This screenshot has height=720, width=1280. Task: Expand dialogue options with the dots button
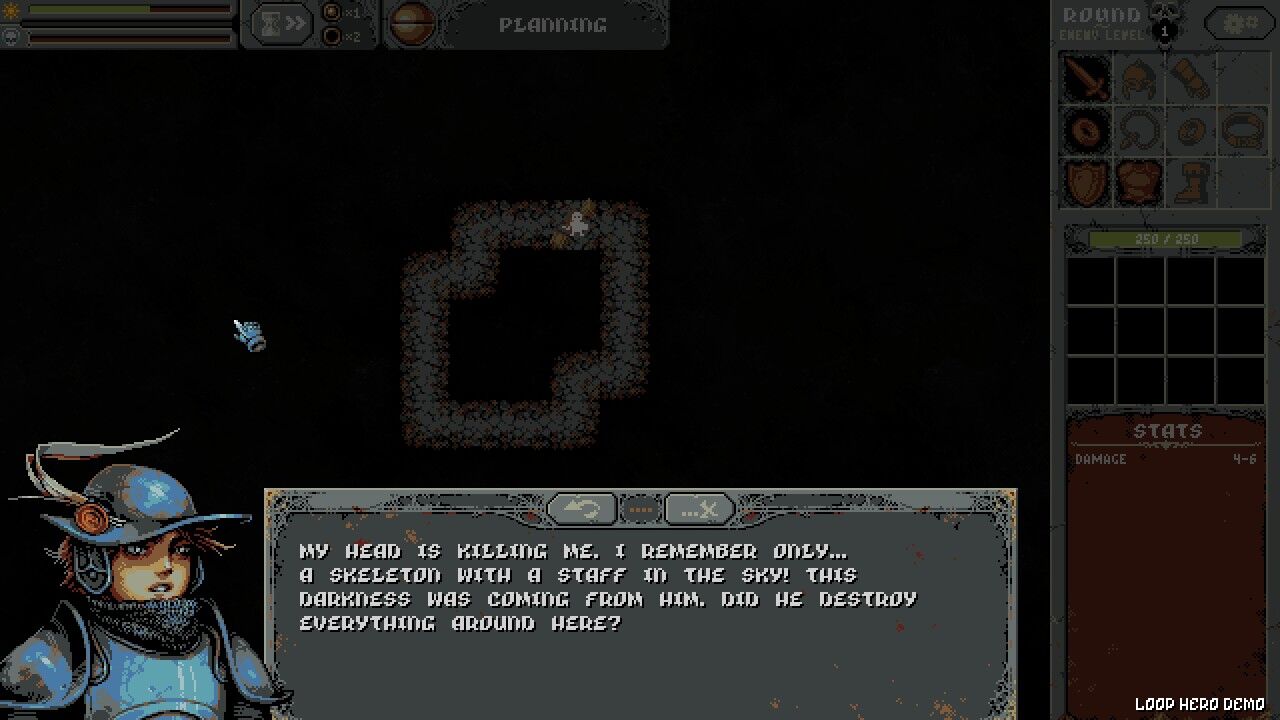pos(641,509)
